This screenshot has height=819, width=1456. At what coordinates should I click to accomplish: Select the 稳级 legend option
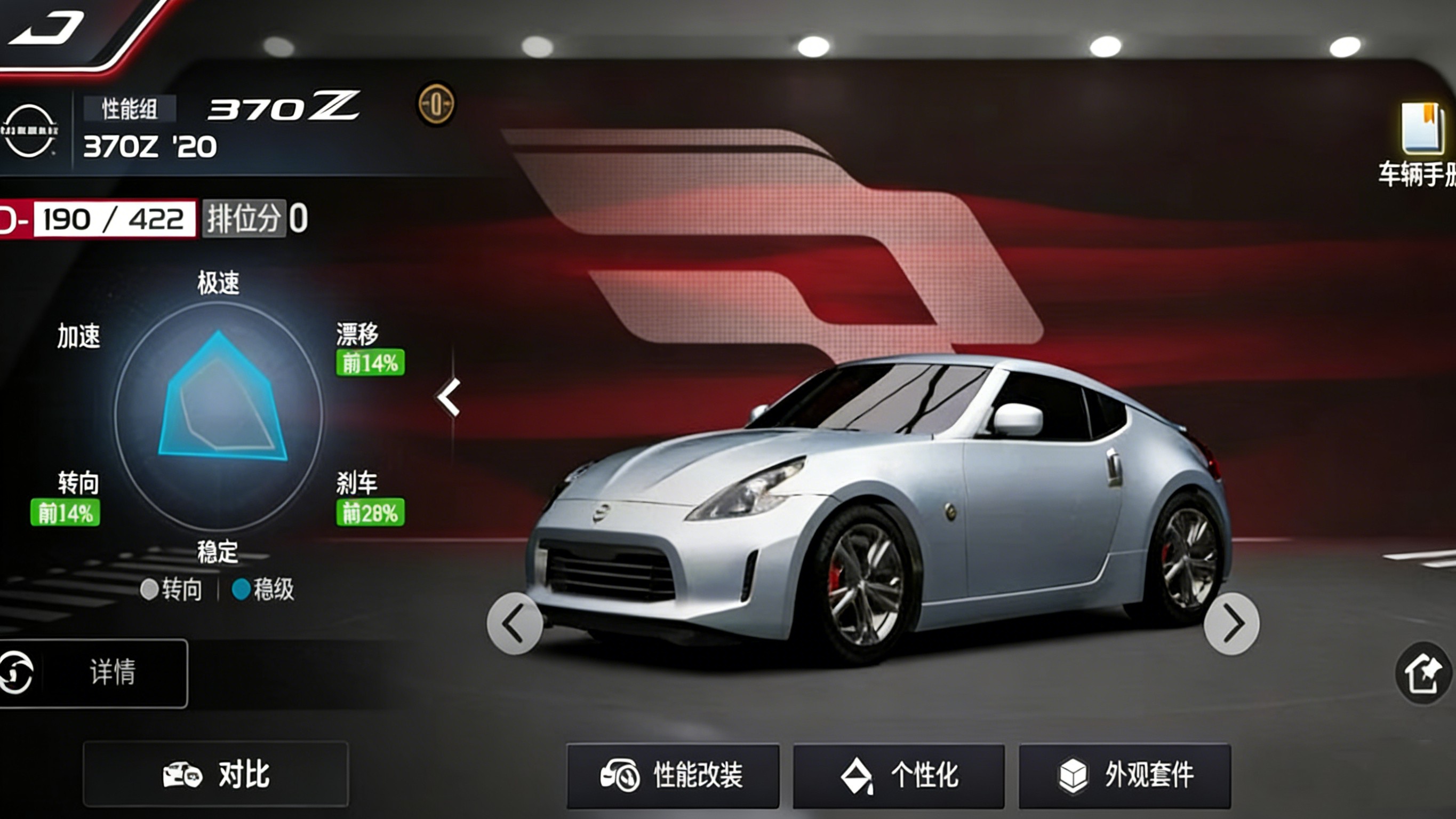pos(263,590)
